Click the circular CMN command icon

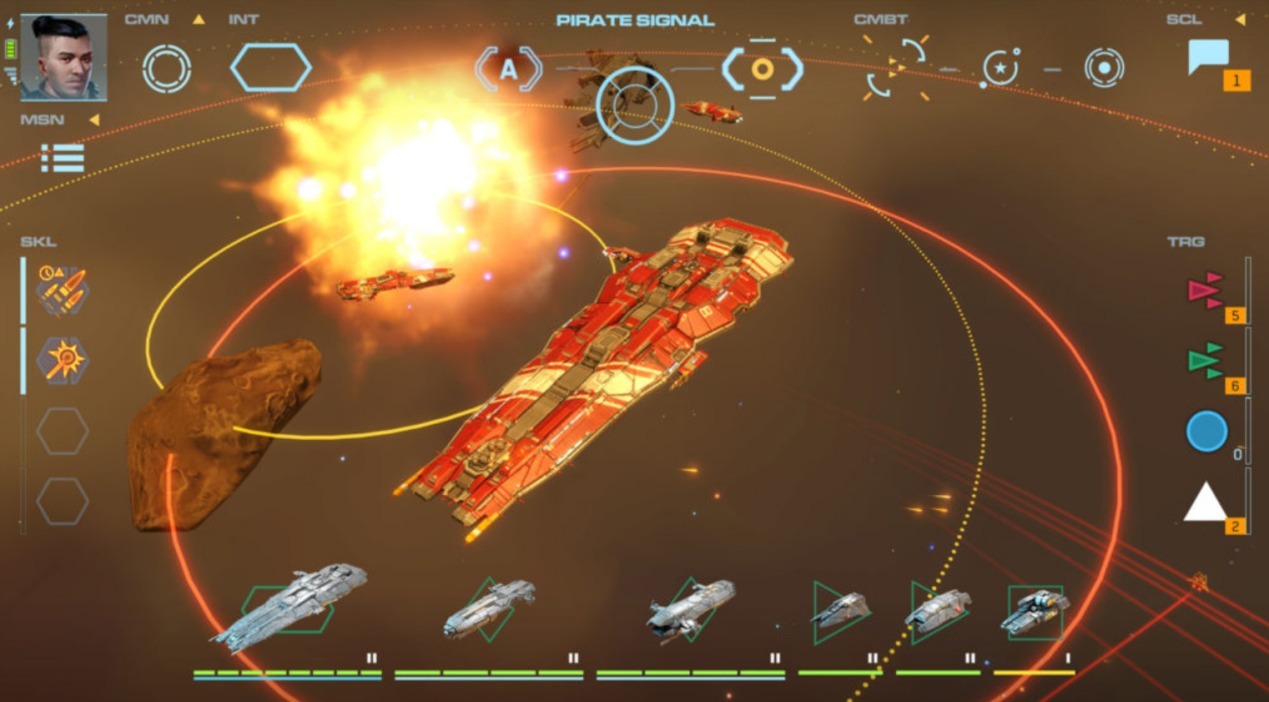click(x=166, y=68)
